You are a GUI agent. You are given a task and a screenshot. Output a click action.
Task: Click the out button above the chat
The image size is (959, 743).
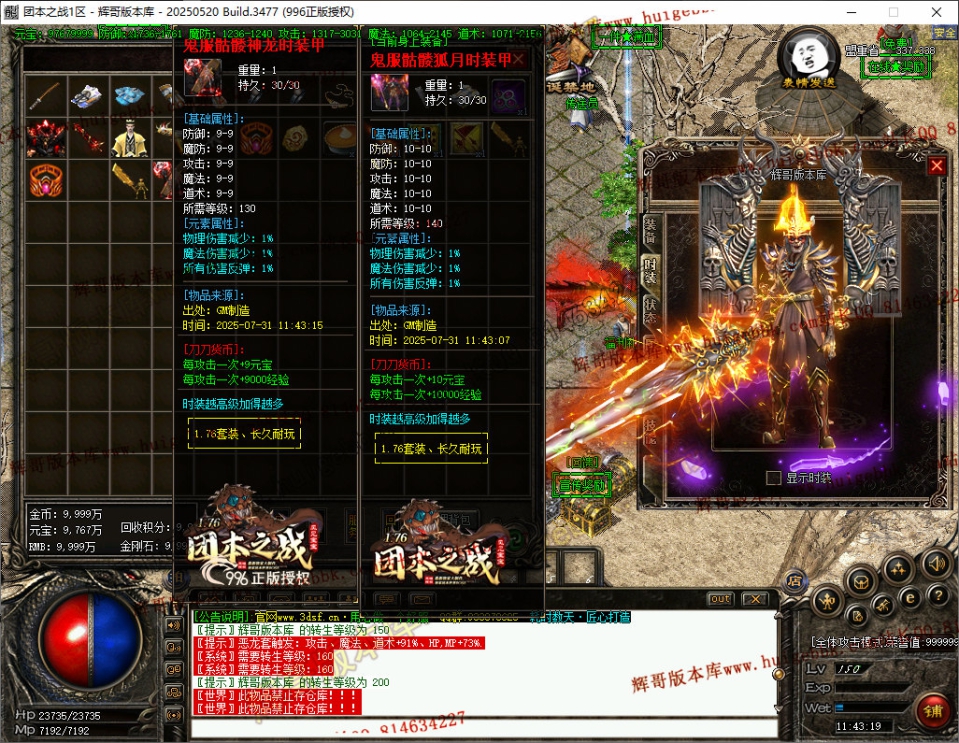(720, 599)
